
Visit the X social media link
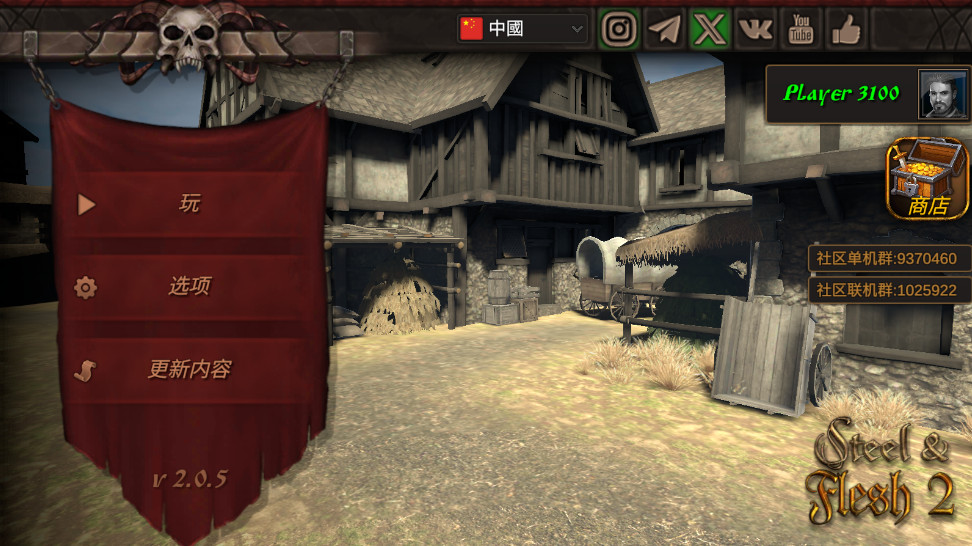710,29
